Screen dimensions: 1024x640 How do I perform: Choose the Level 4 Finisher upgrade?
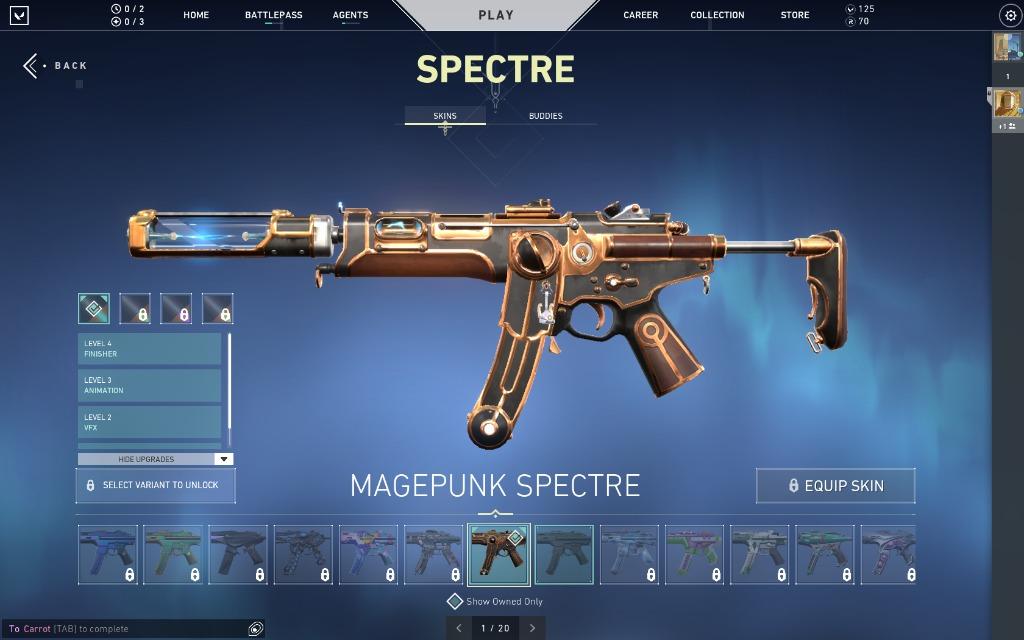tap(149, 349)
